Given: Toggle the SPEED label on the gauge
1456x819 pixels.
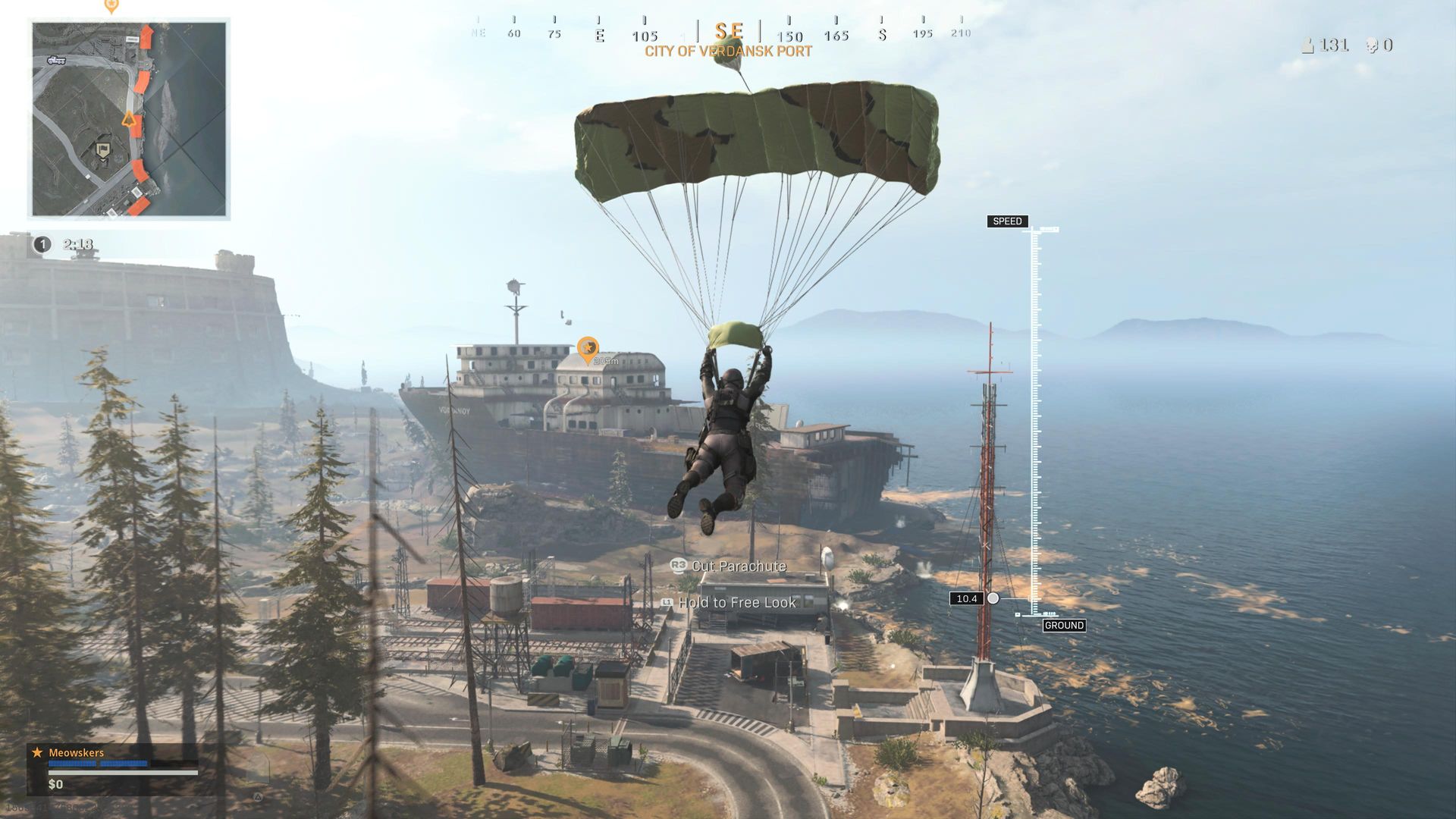Looking at the screenshot, I should (x=1006, y=221).
